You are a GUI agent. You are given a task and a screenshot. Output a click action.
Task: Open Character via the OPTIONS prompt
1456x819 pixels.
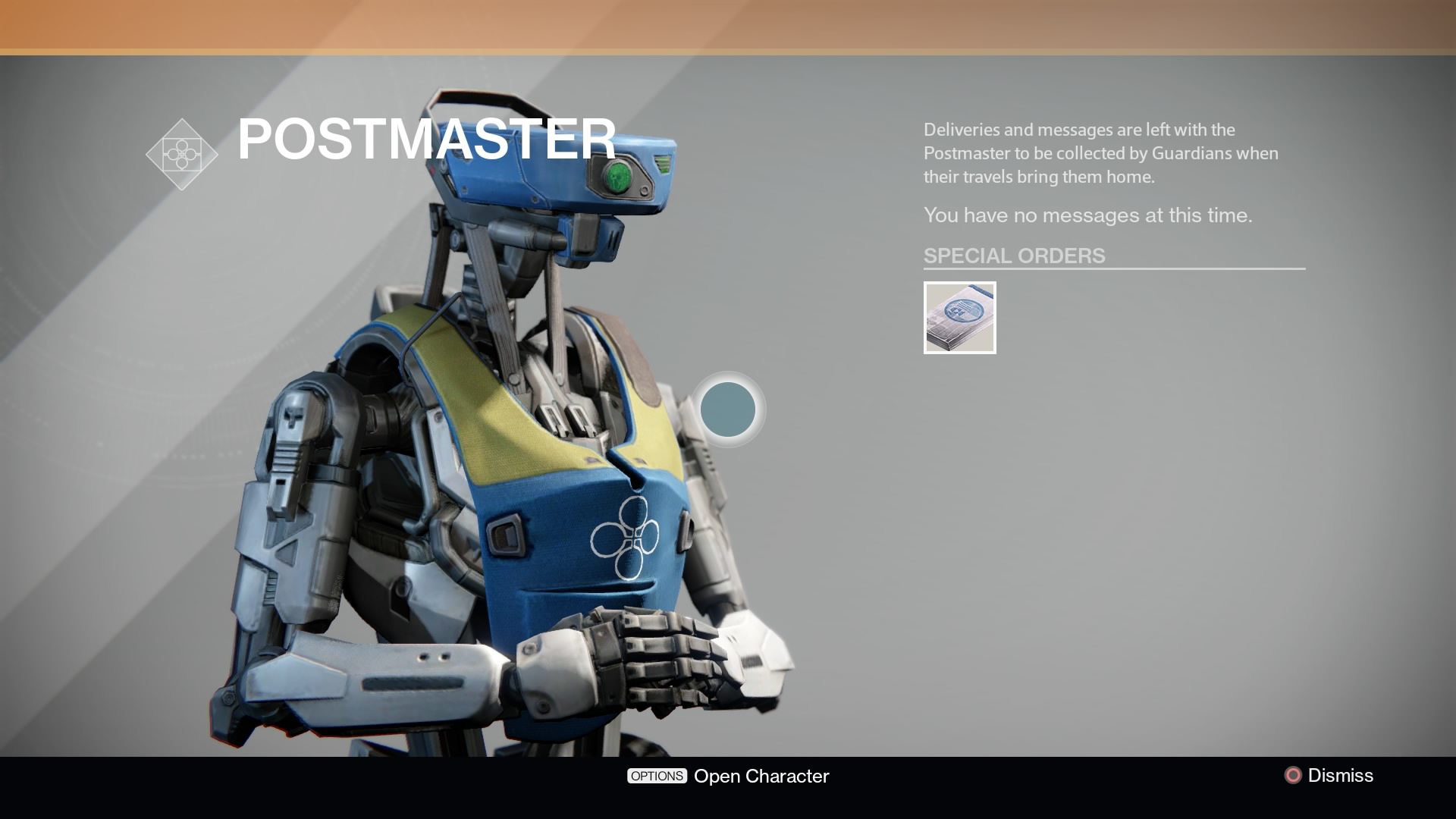coord(657,776)
